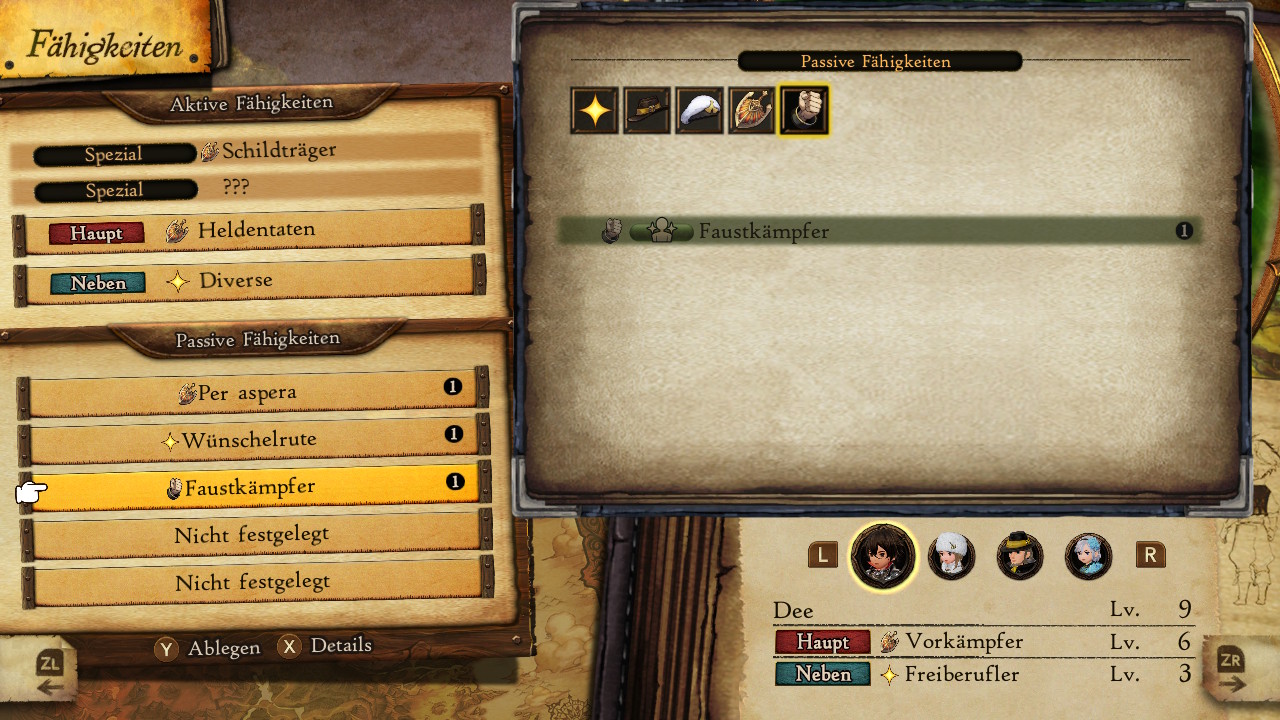Switch to the white hat job tab
The height and width of the screenshot is (720, 1280).
699,110
